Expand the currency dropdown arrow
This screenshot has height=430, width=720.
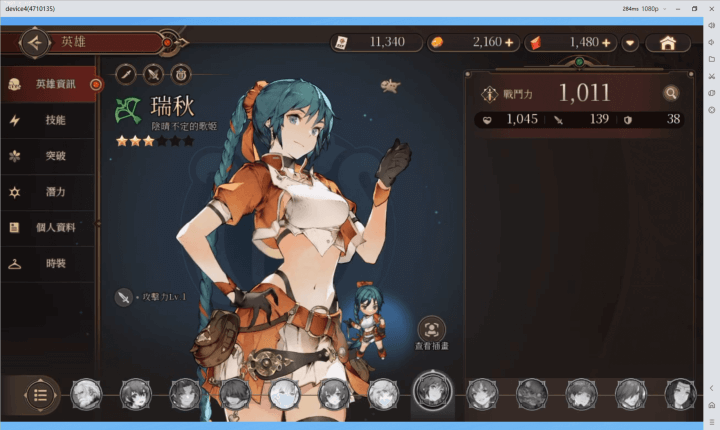tap(630, 43)
